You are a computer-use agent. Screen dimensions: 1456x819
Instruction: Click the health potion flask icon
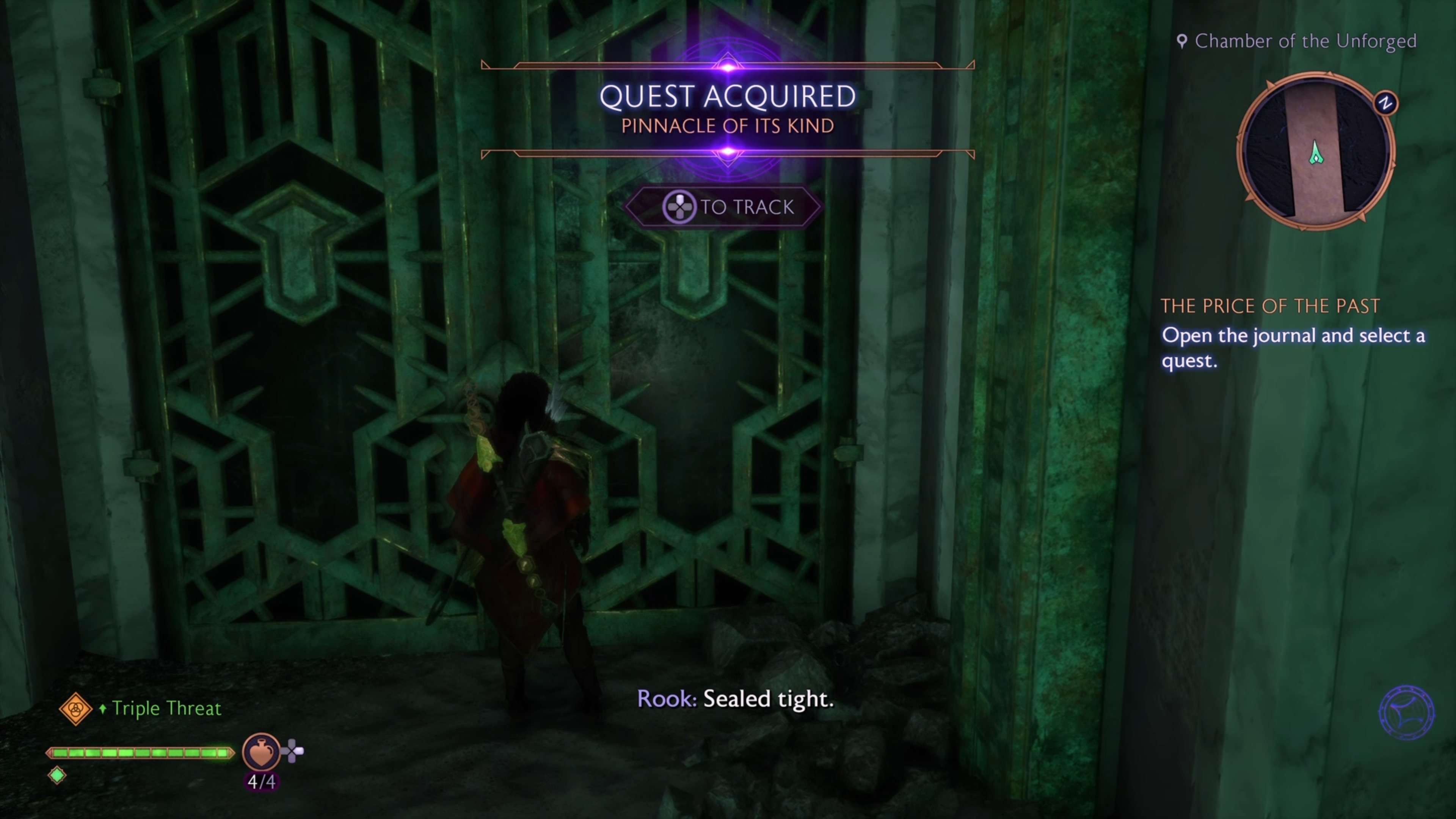[x=260, y=752]
